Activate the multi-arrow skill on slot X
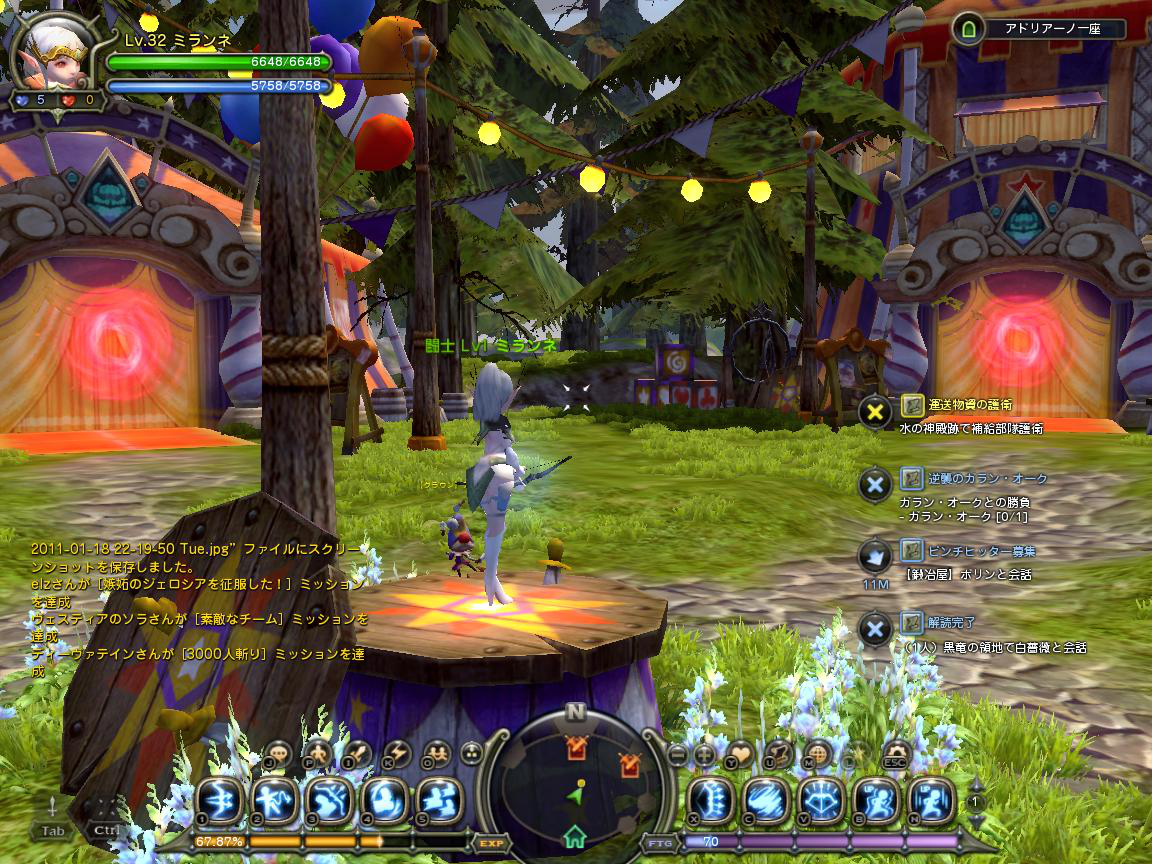Image resolution: width=1152 pixels, height=864 pixels. [711, 801]
